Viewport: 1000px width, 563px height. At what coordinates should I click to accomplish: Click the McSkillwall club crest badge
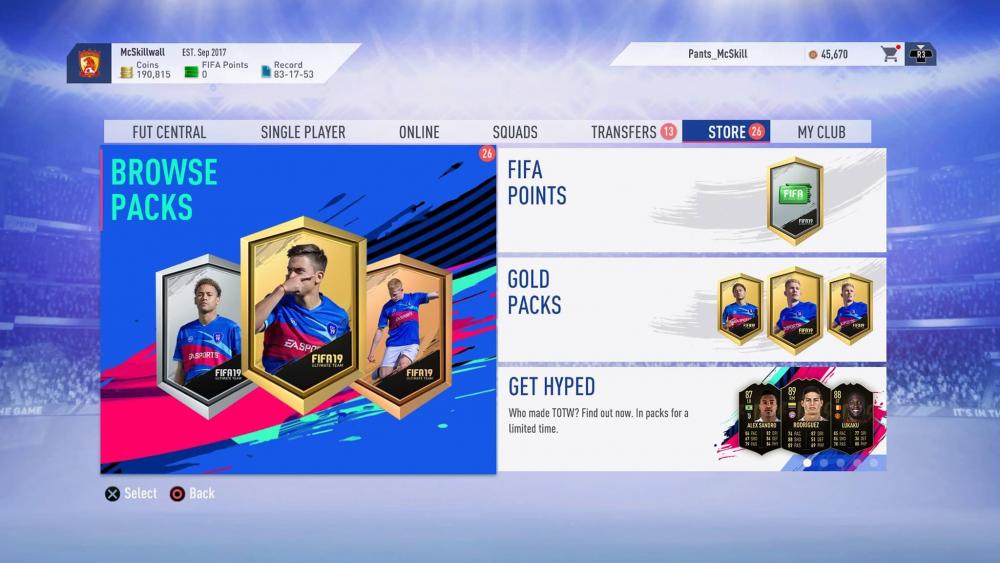pos(89,62)
